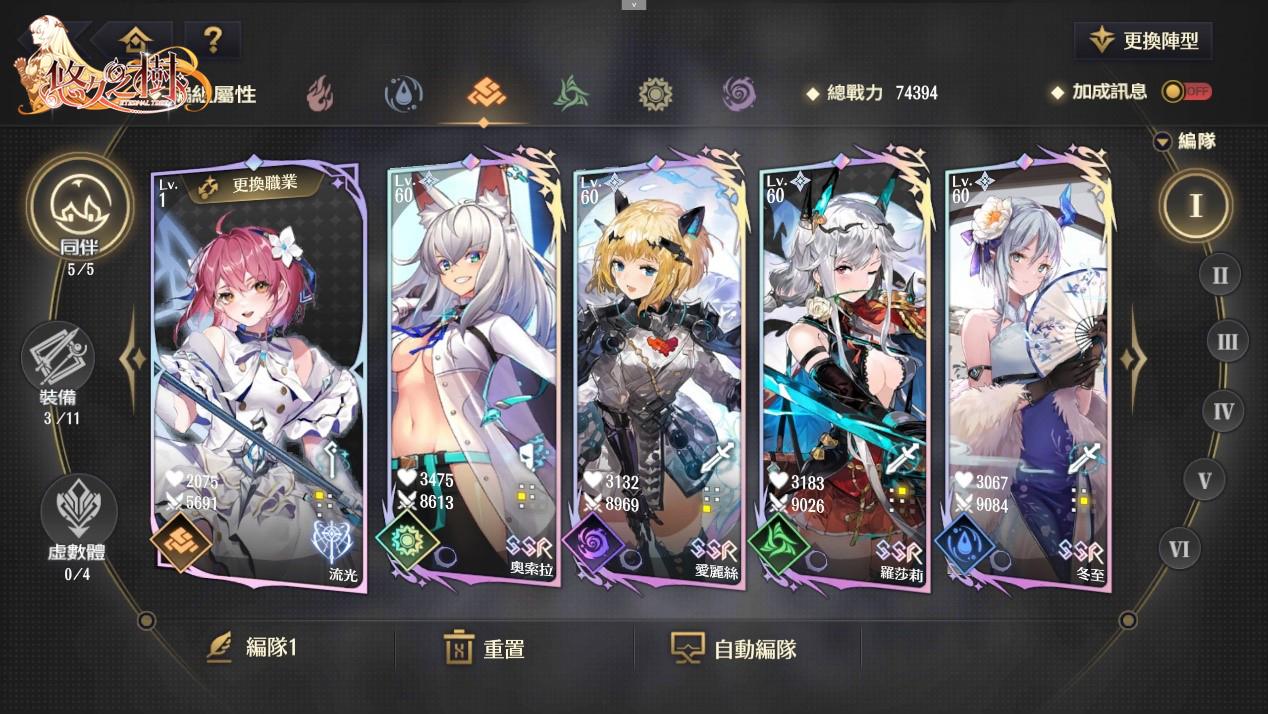Toggle the 加成訊息 bonus info switch
1268x714 pixels.
tap(1186, 92)
